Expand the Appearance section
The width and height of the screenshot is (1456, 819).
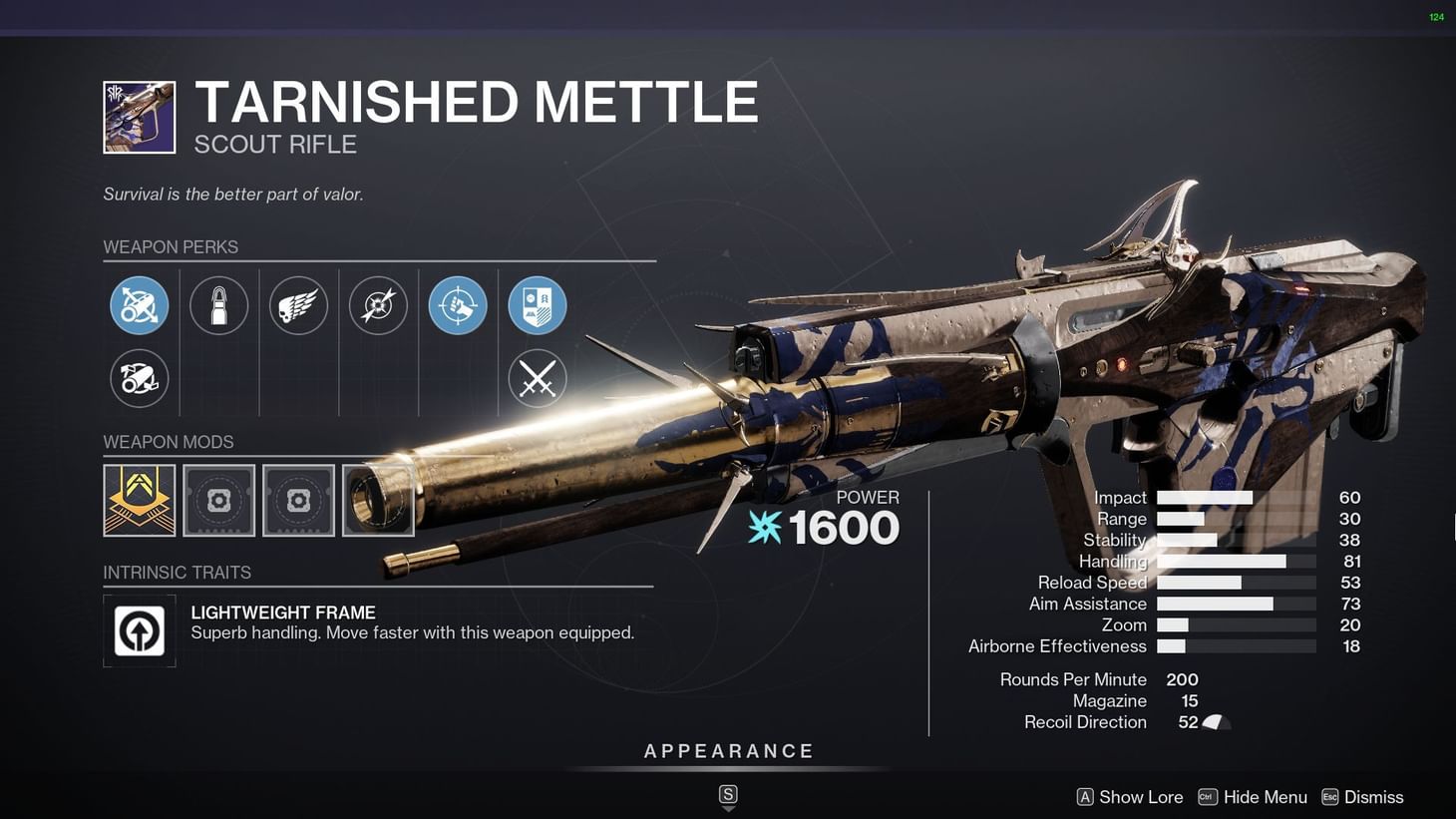[x=729, y=750]
